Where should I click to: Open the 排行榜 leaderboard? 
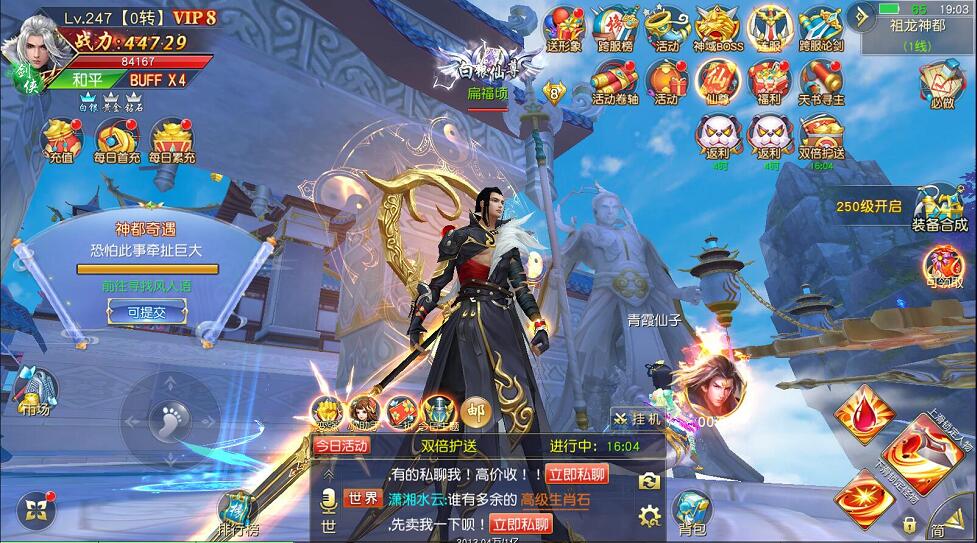tap(239, 512)
